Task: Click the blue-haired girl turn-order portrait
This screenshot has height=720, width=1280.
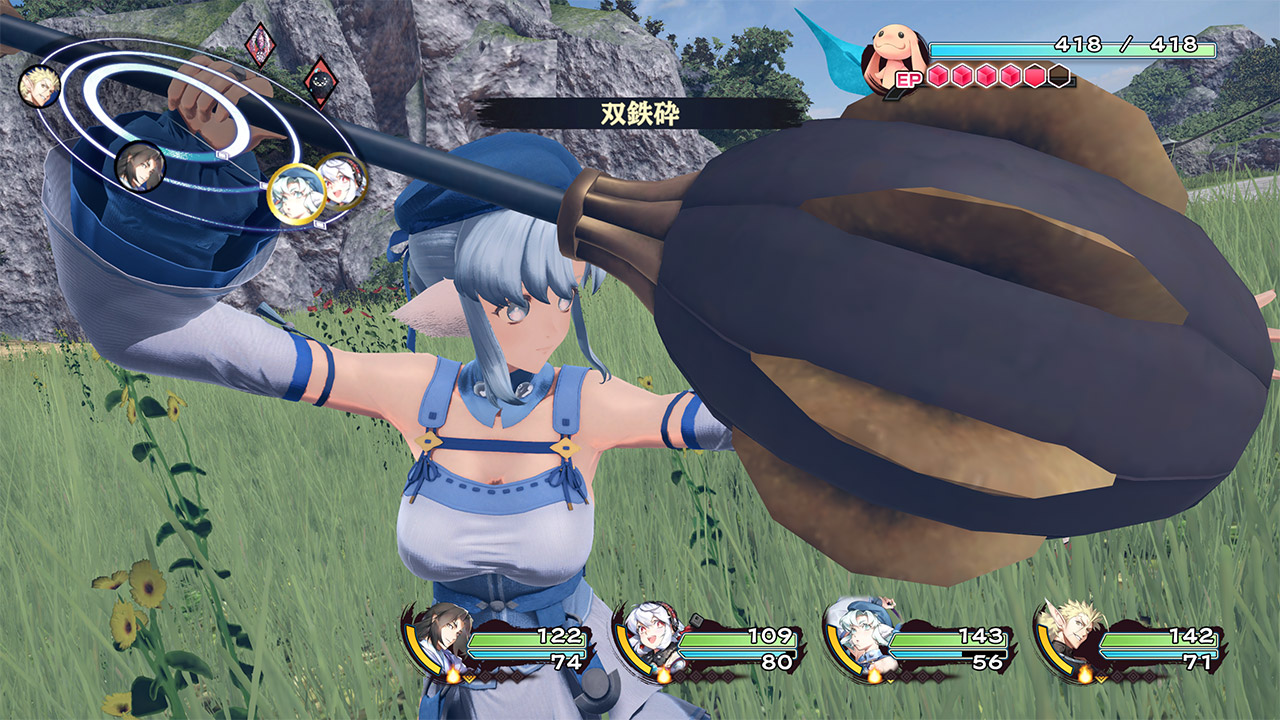Action: click(x=295, y=193)
